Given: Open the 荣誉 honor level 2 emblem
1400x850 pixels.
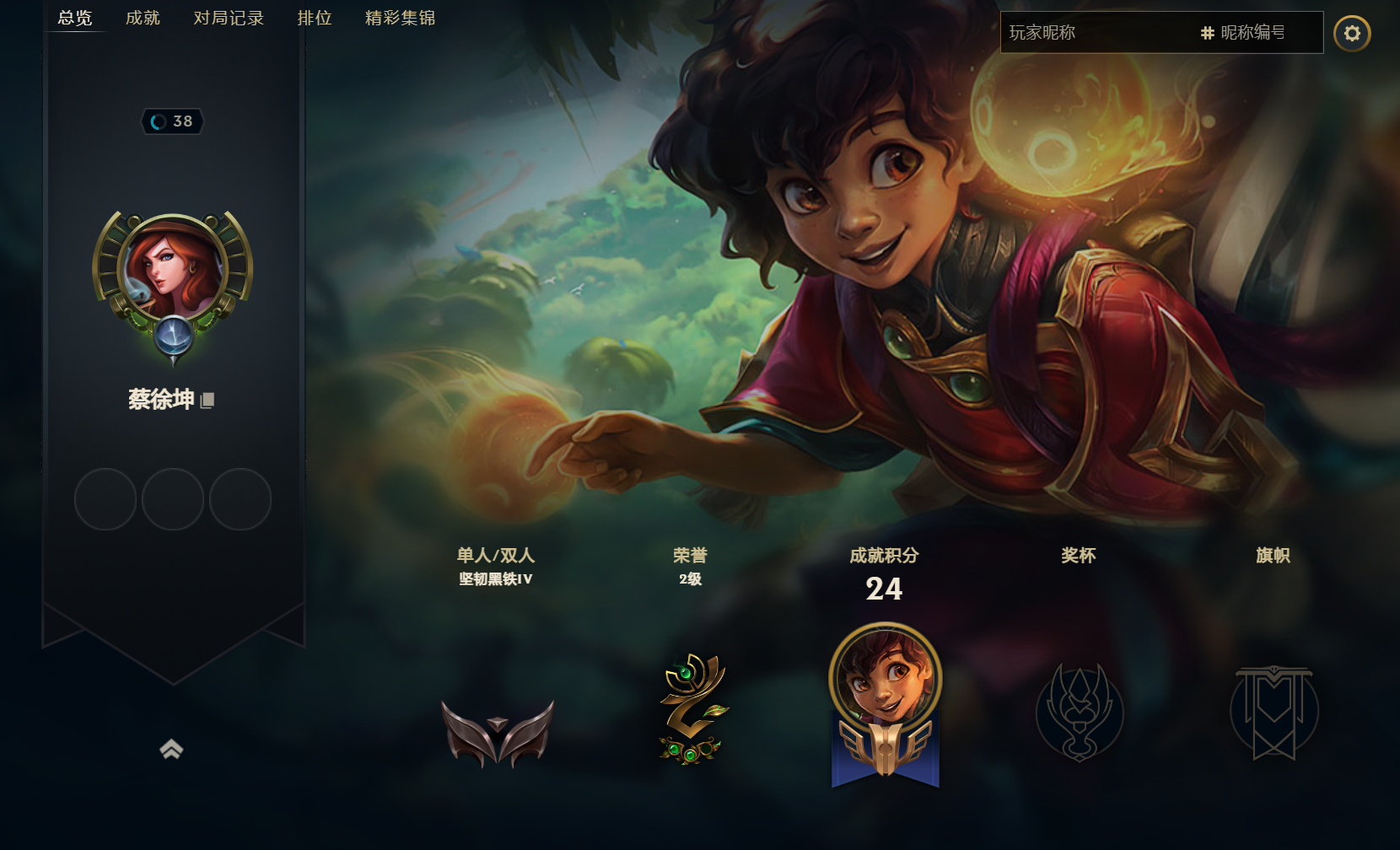Looking at the screenshot, I should pos(692,710).
